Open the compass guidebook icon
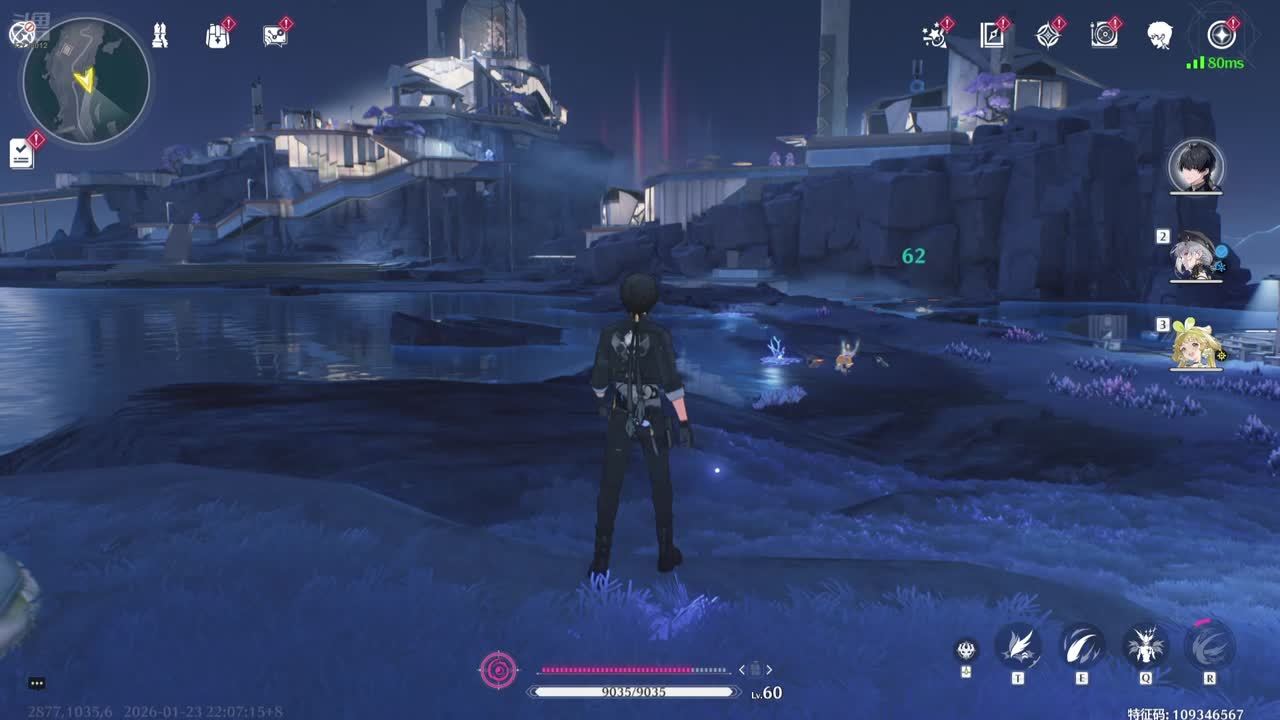1280x720 pixels. click(x=991, y=35)
